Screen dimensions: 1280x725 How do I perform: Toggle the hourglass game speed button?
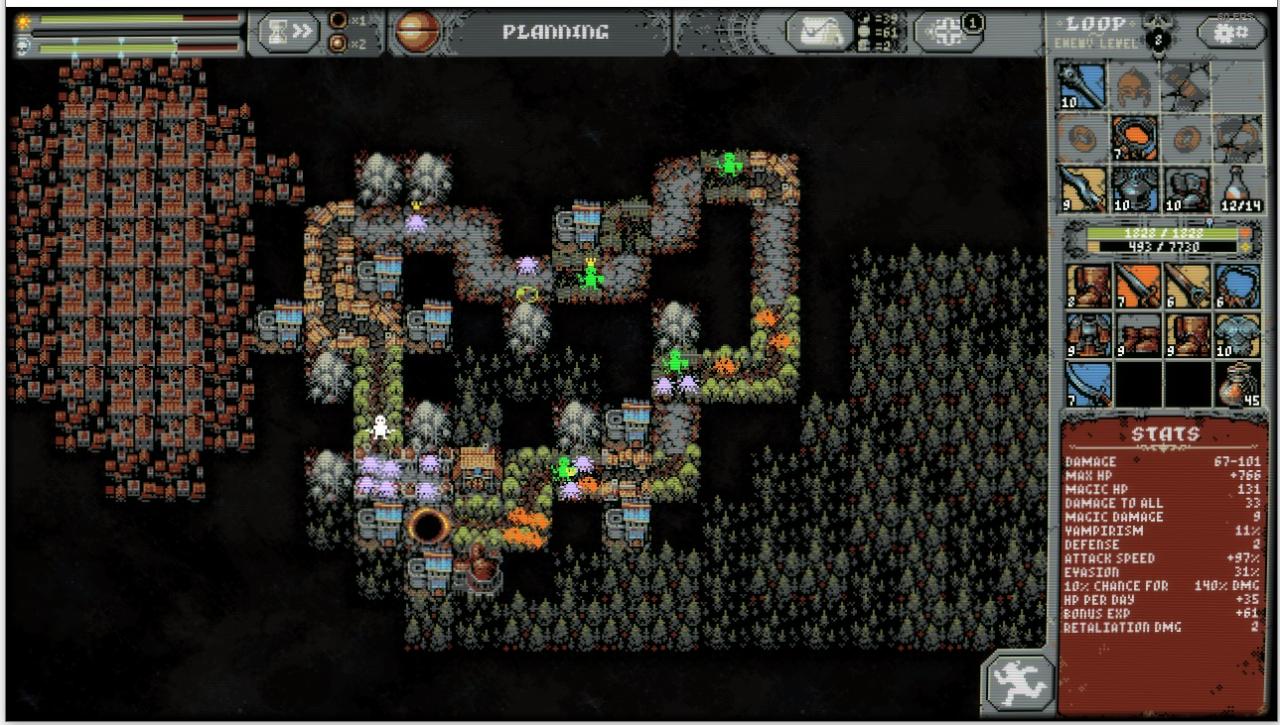pyautogui.click(x=285, y=33)
